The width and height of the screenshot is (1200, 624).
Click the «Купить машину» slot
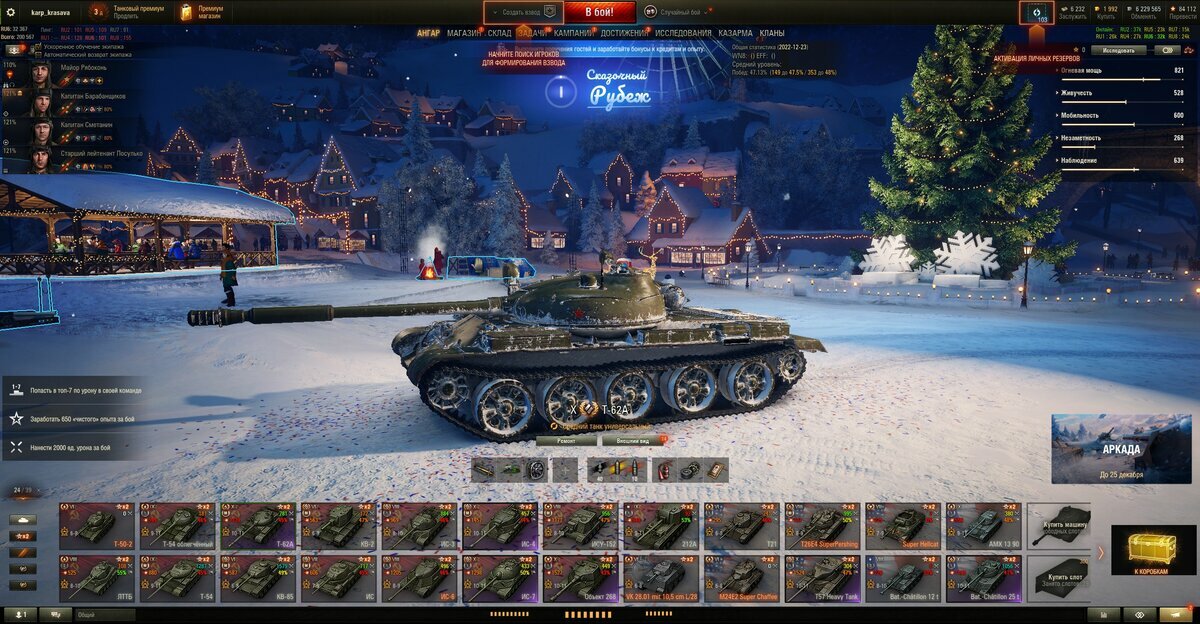(1059, 525)
